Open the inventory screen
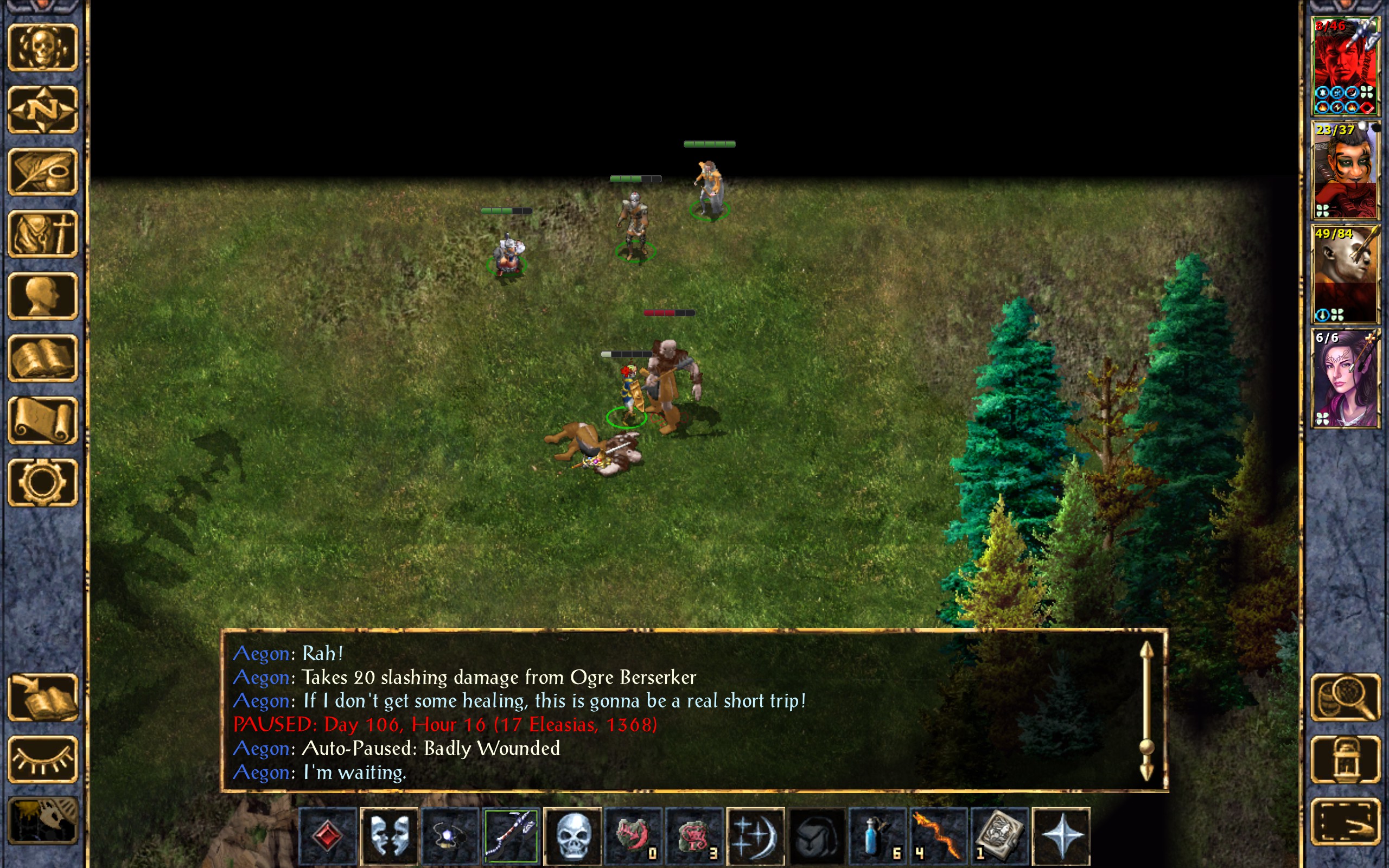Viewport: 1389px width, 868px height. point(42,234)
